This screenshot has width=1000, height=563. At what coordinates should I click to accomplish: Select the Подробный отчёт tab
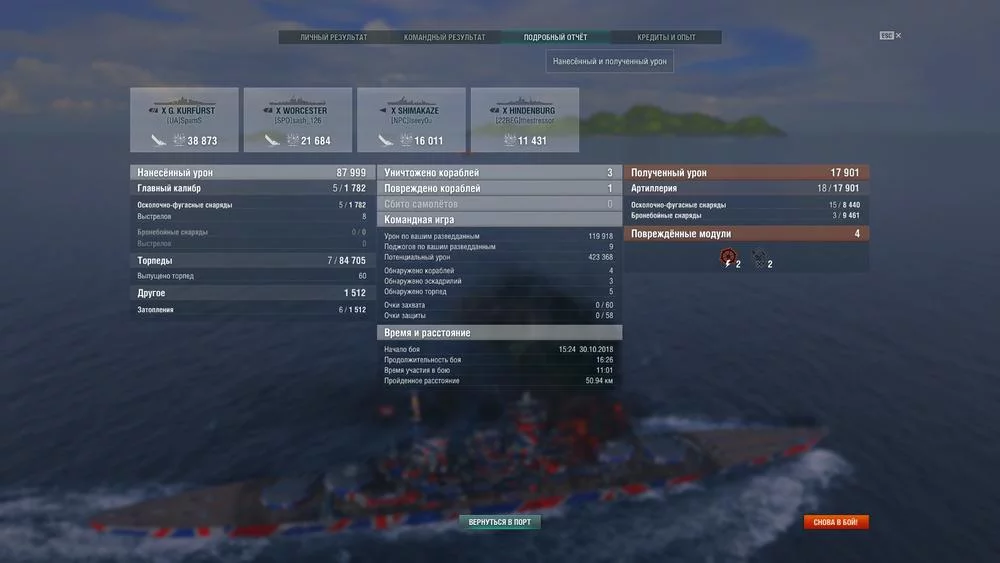(555, 38)
